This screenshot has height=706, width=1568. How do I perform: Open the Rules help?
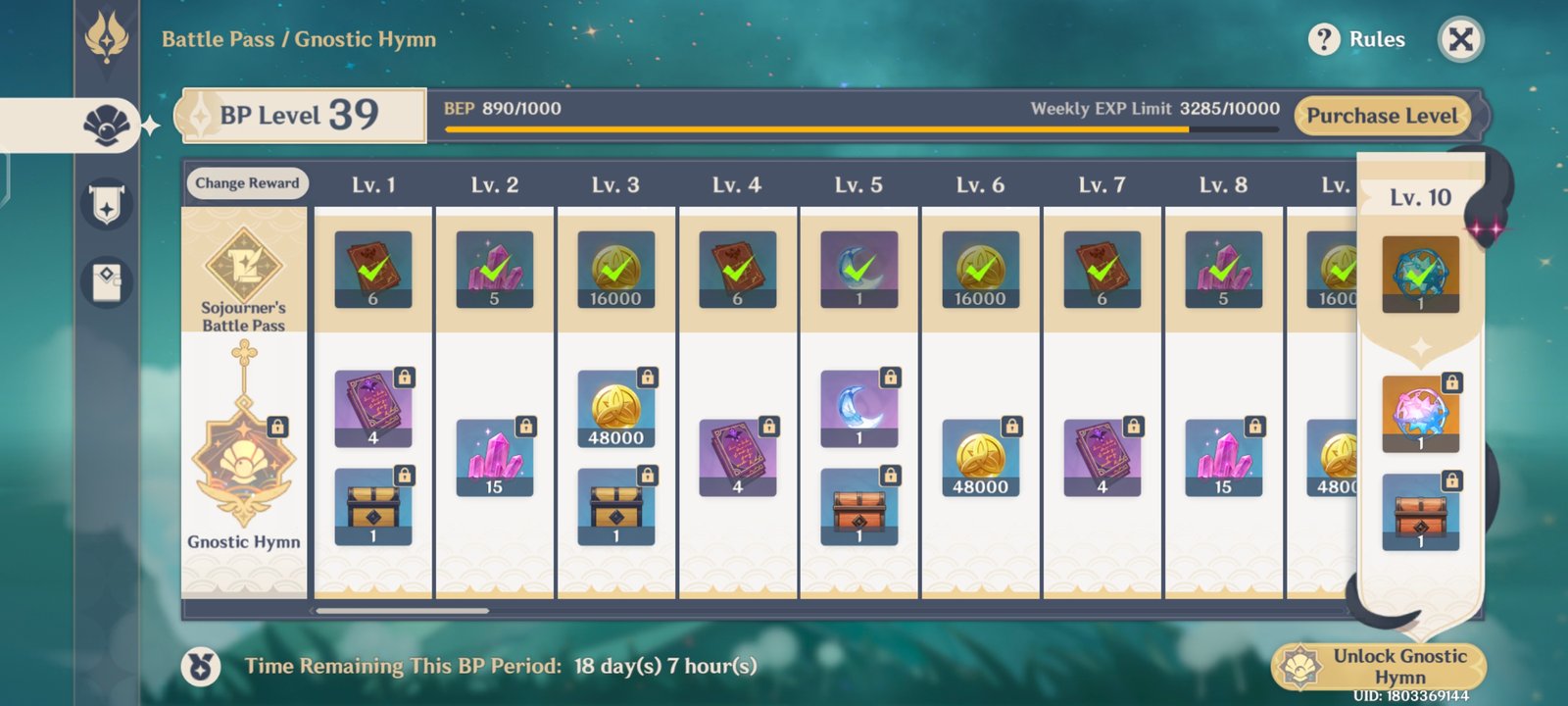tap(1357, 39)
